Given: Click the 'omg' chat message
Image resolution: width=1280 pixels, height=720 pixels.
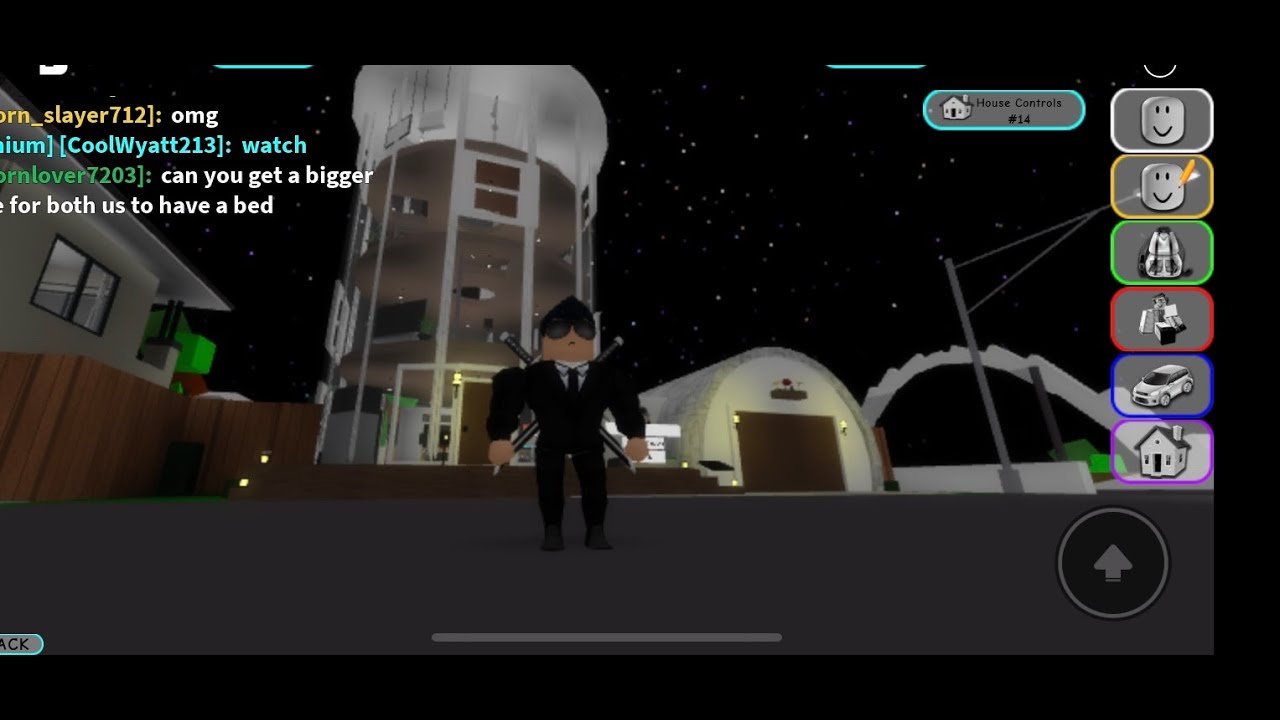Looking at the screenshot, I should [196, 115].
